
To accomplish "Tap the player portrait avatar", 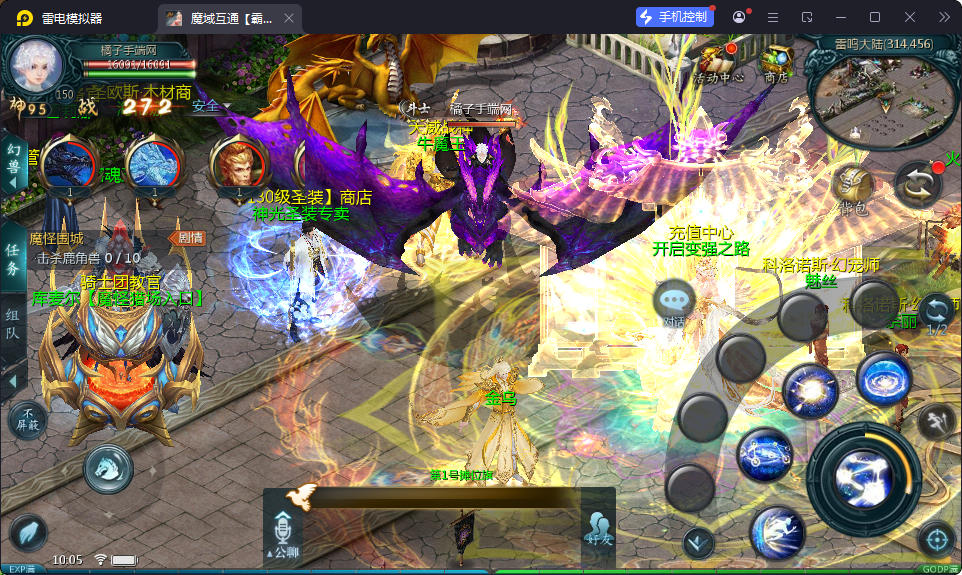I will (36, 68).
